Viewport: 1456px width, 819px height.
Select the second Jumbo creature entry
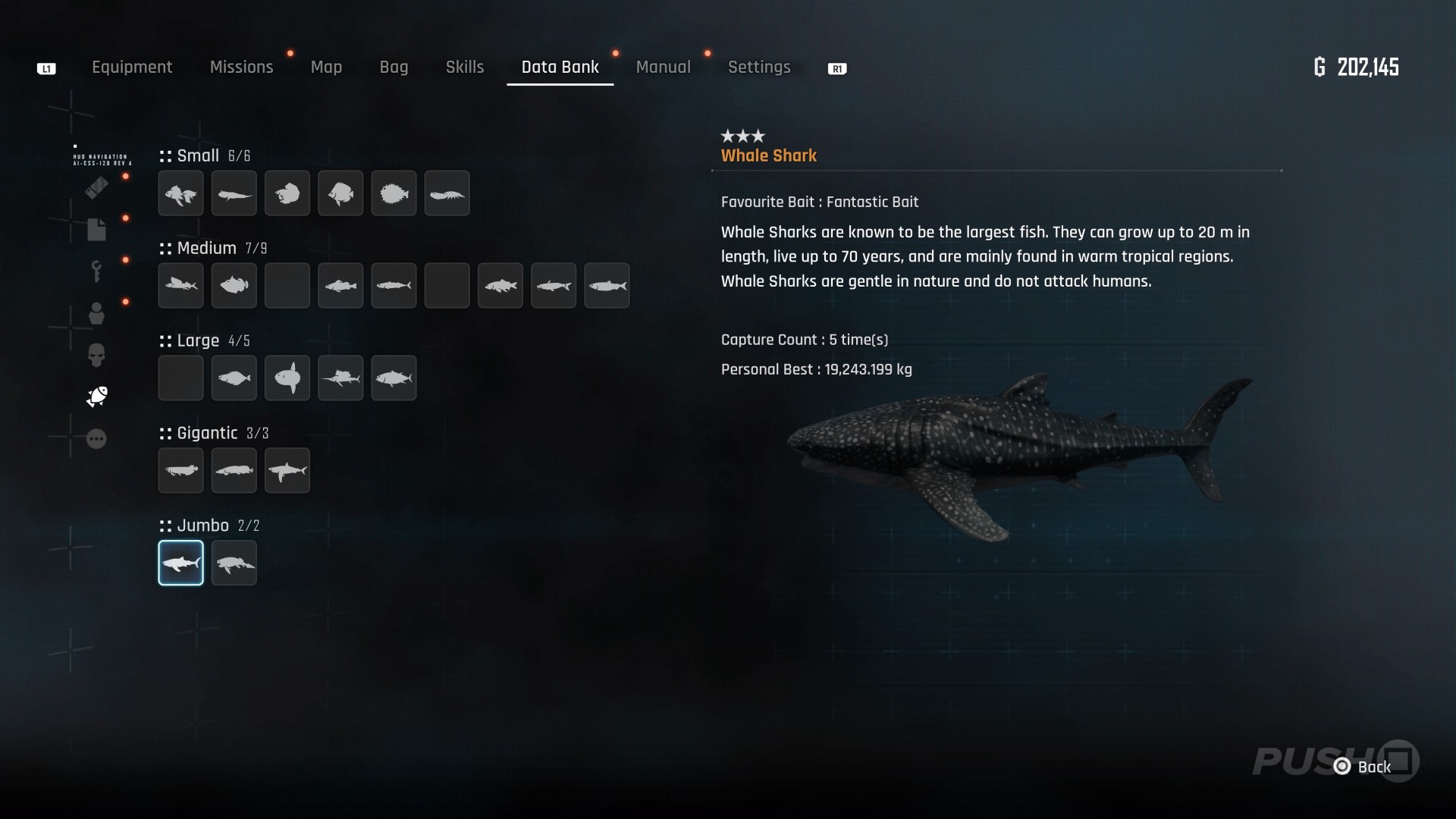click(x=234, y=563)
